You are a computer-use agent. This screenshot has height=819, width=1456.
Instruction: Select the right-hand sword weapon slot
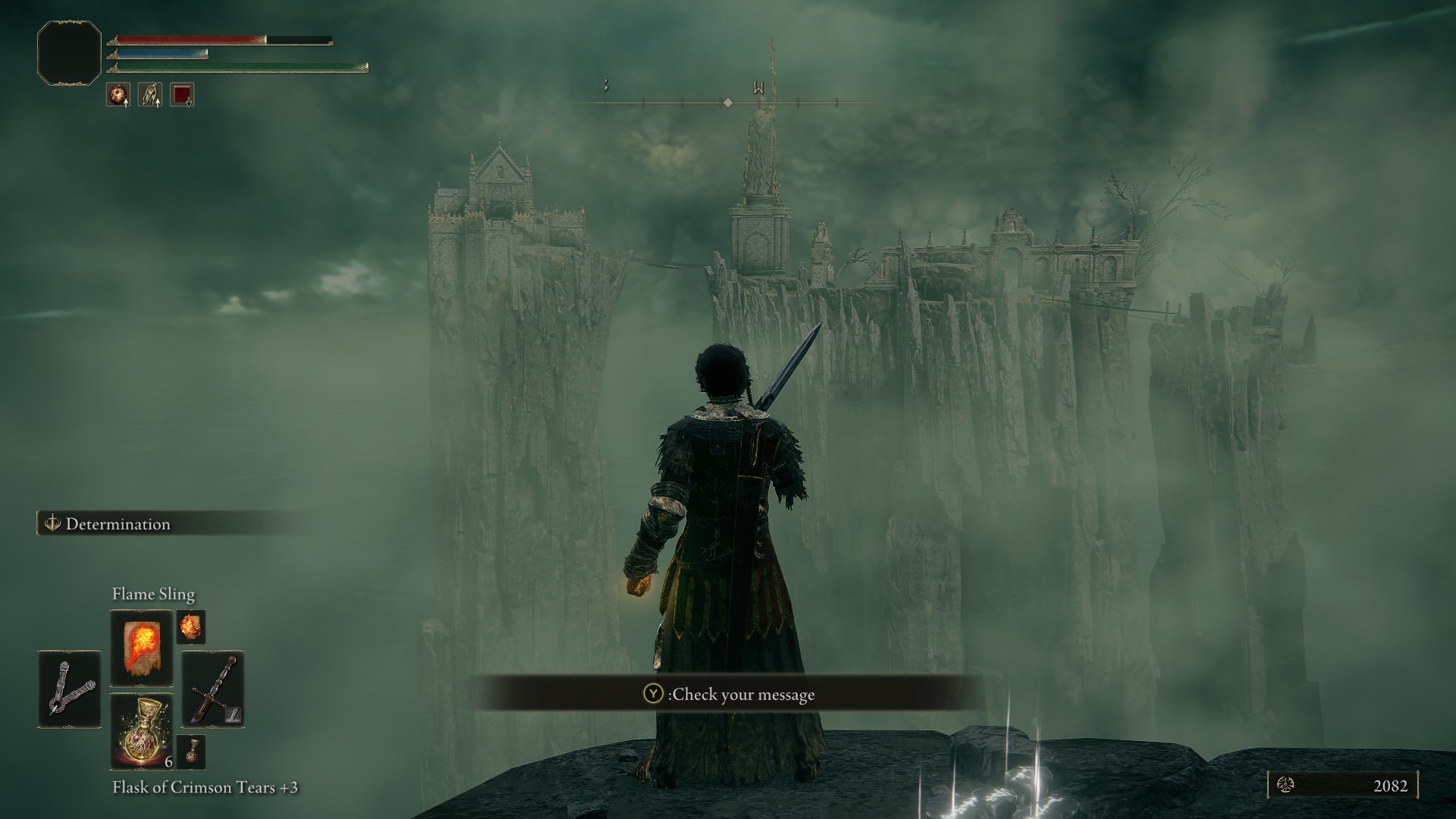tap(213, 689)
